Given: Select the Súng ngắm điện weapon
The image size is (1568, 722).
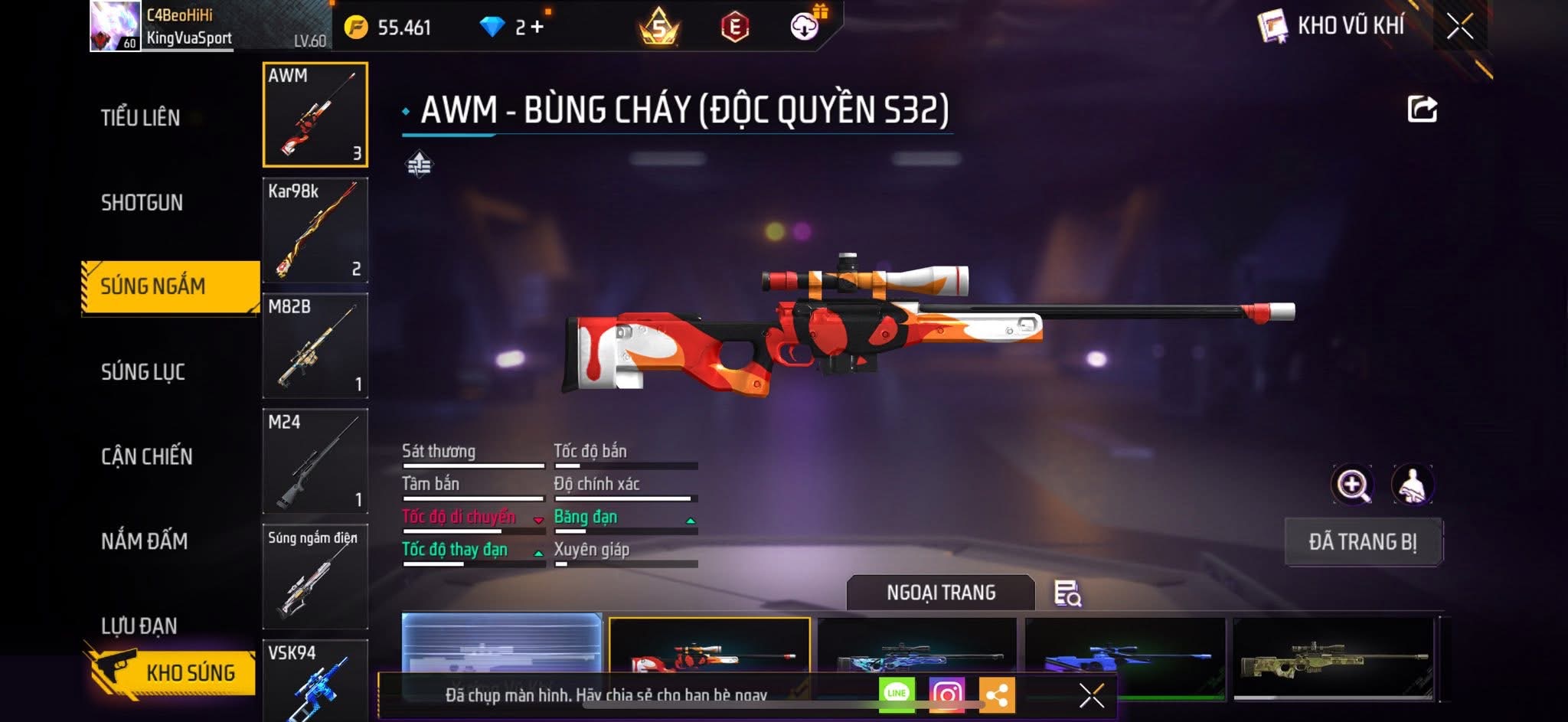Looking at the screenshot, I should pyautogui.click(x=315, y=577).
